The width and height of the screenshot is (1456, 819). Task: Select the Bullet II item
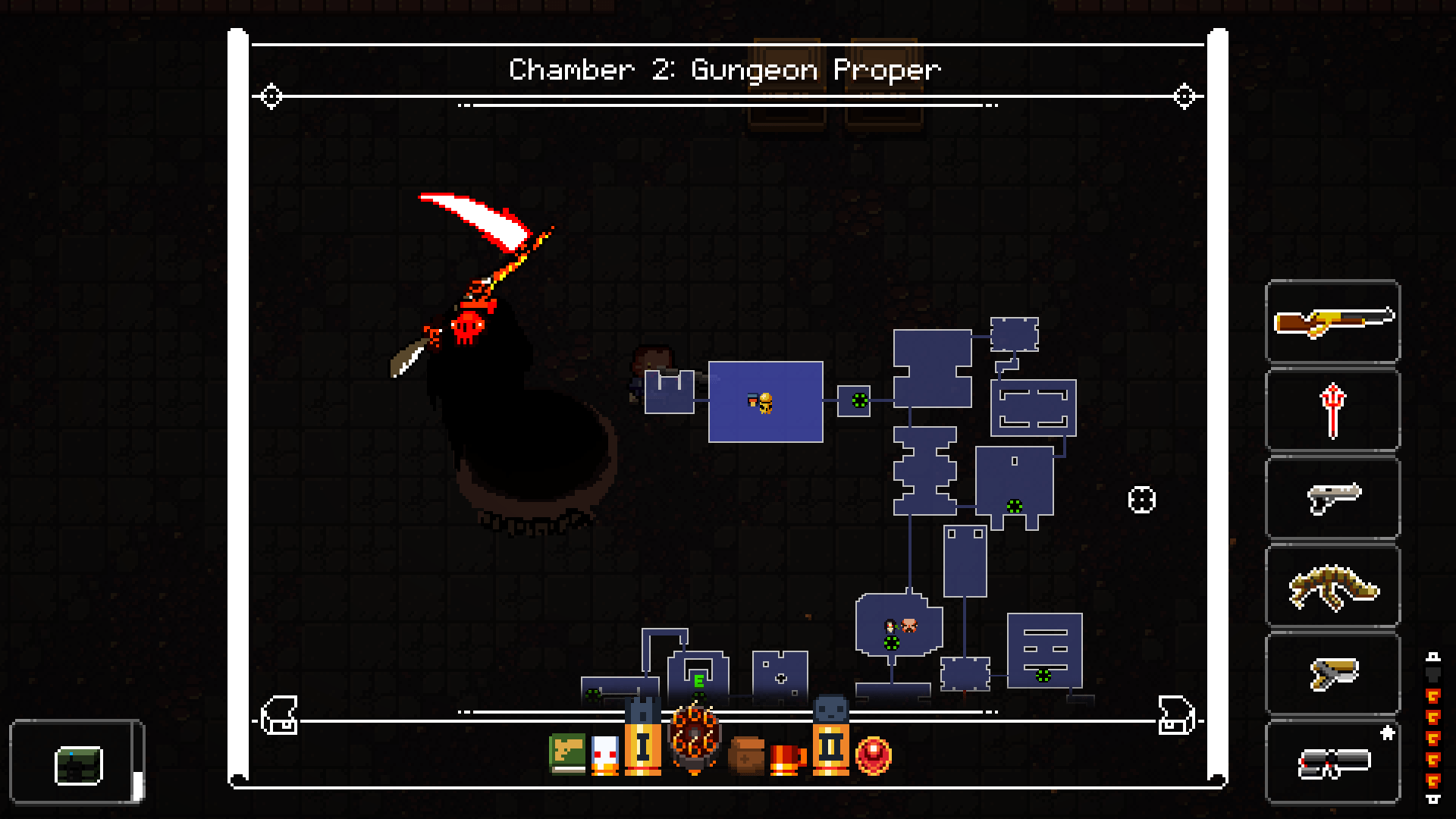(x=830, y=747)
